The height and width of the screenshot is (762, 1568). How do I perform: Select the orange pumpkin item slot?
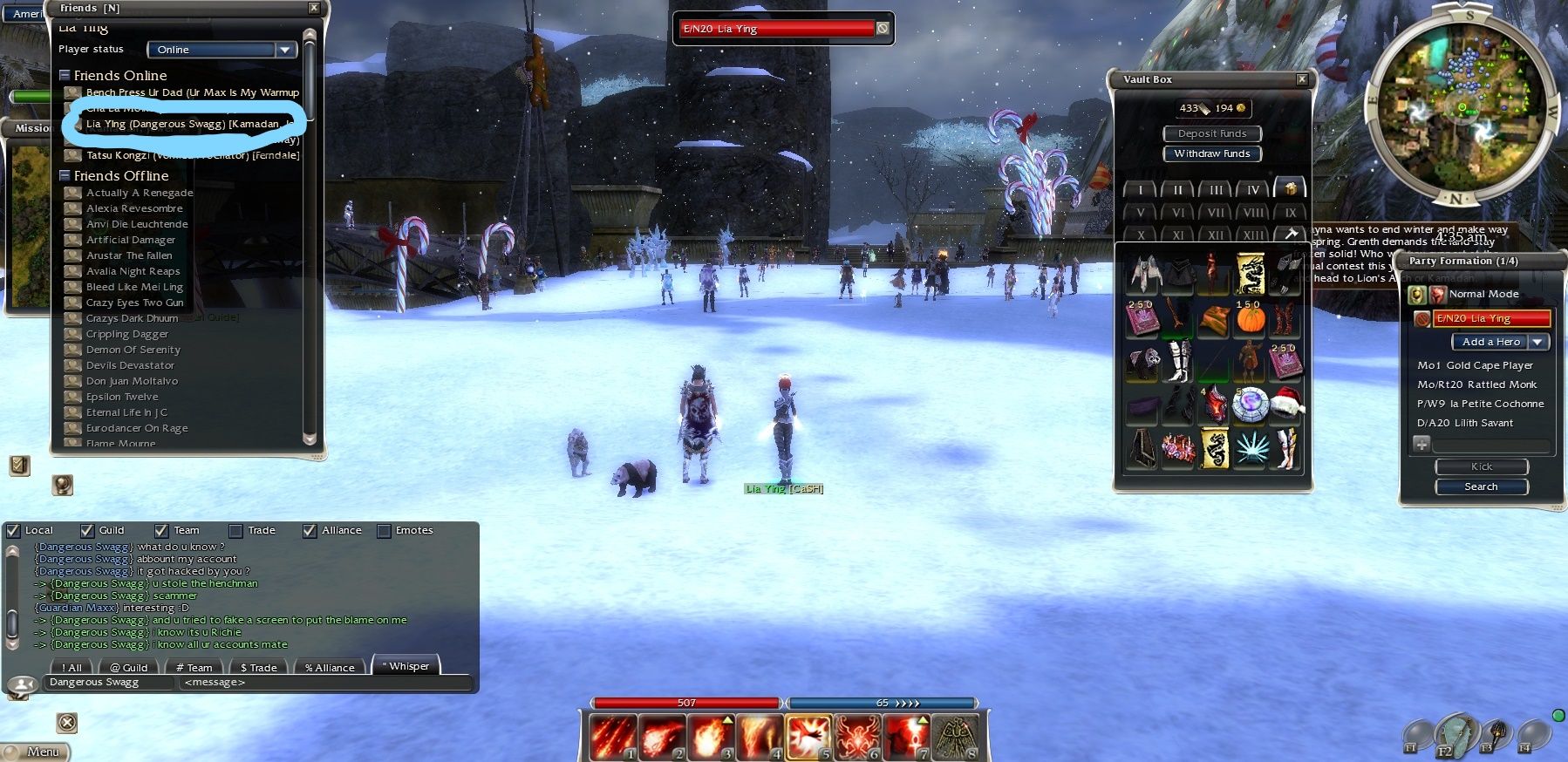pyautogui.click(x=1250, y=320)
